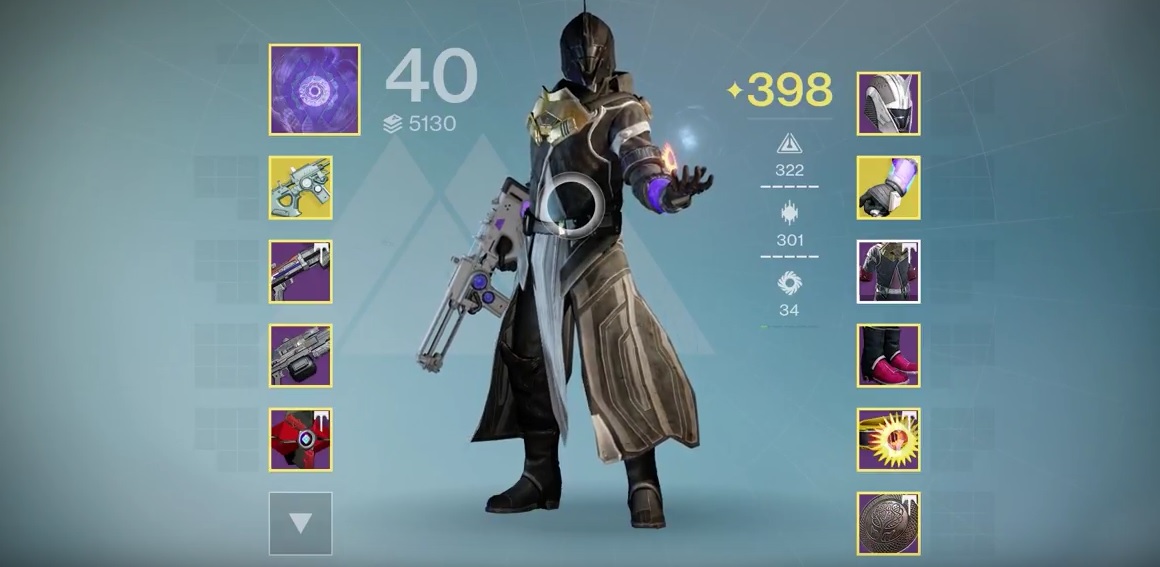Select the round bronze emblem slot
Viewport: 1160px width, 567px height.
[888, 523]
